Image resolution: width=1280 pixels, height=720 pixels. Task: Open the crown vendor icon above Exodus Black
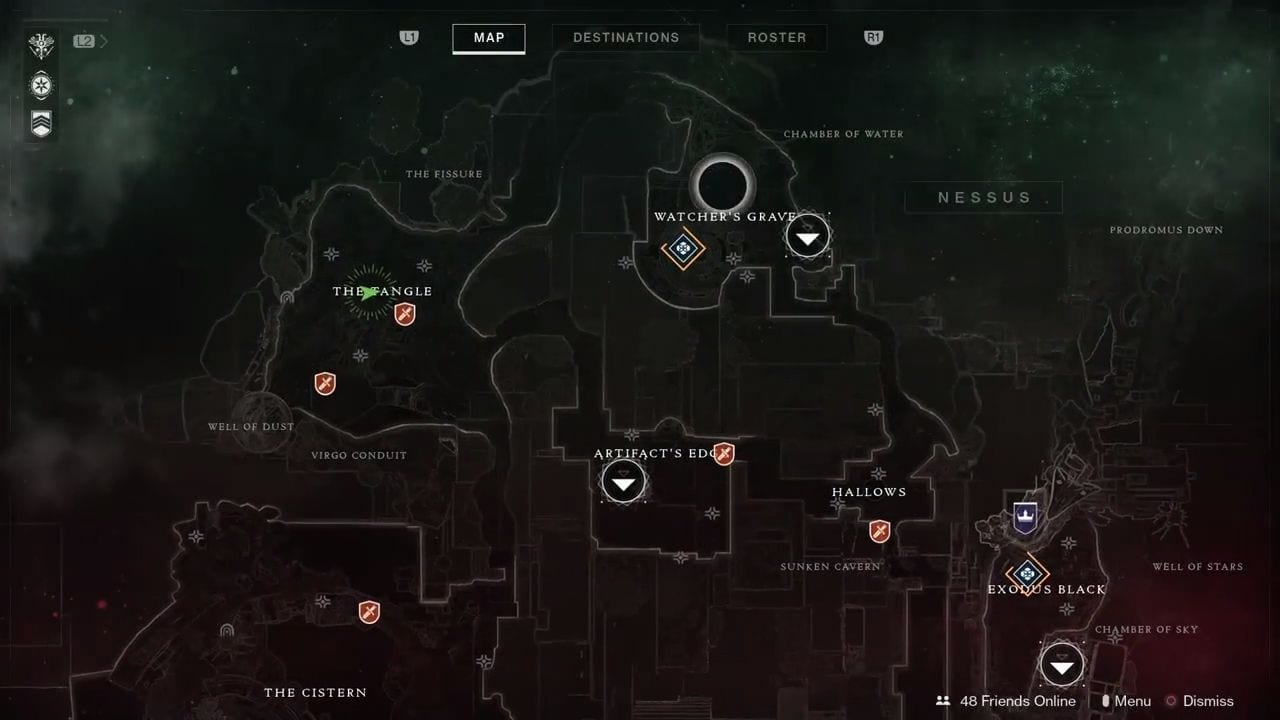1024,517
